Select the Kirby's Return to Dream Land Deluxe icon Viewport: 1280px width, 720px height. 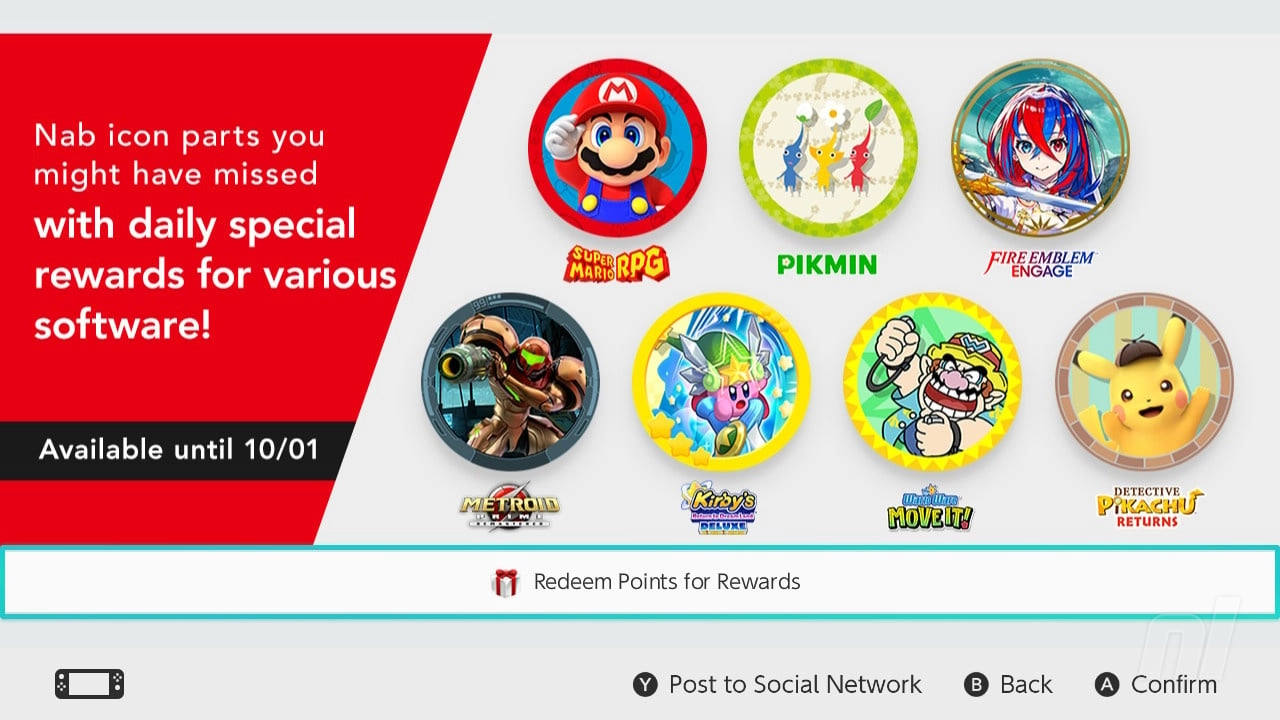722,385
